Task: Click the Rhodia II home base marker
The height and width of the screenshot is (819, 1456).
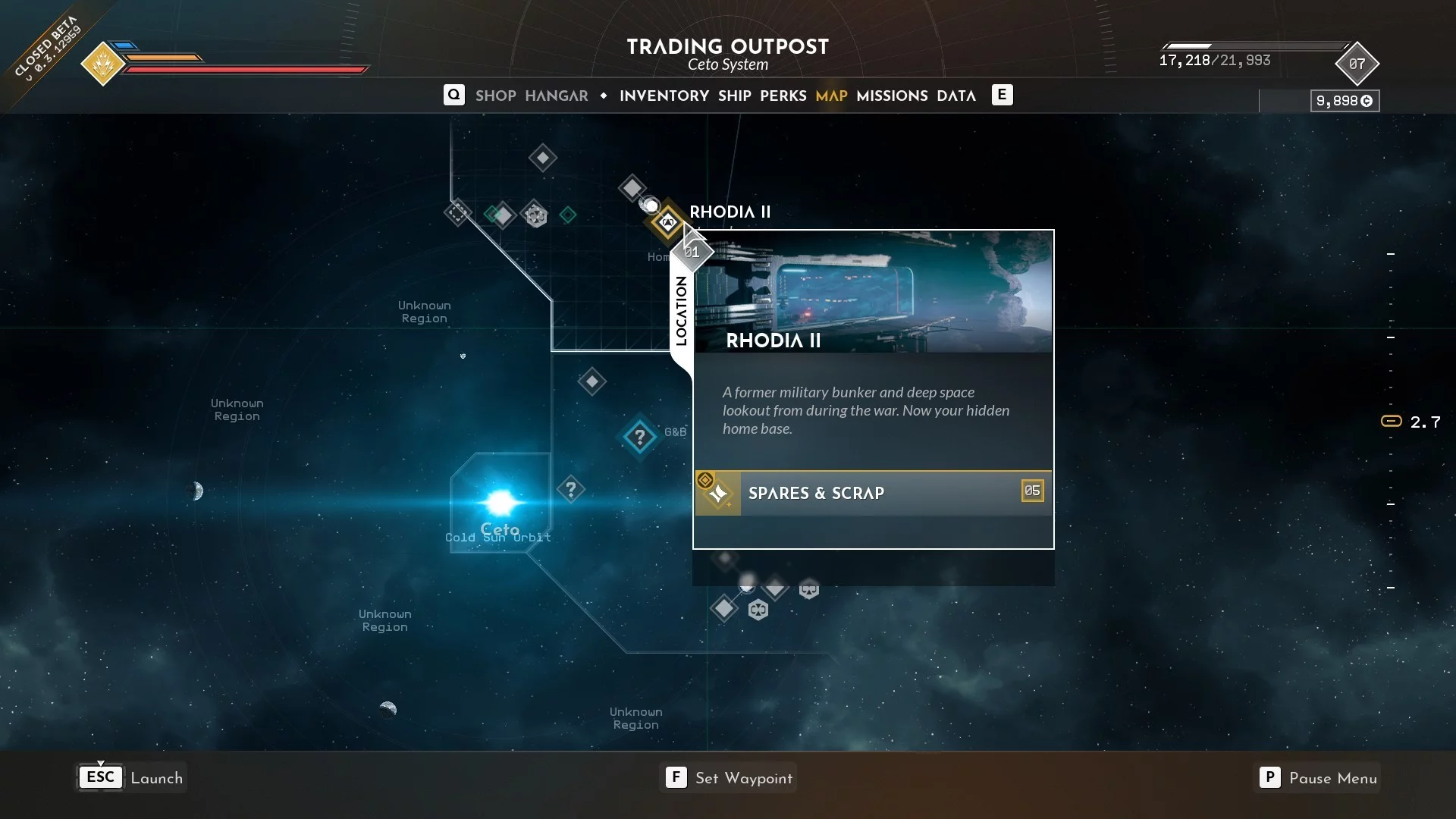Action: point(667,223)
